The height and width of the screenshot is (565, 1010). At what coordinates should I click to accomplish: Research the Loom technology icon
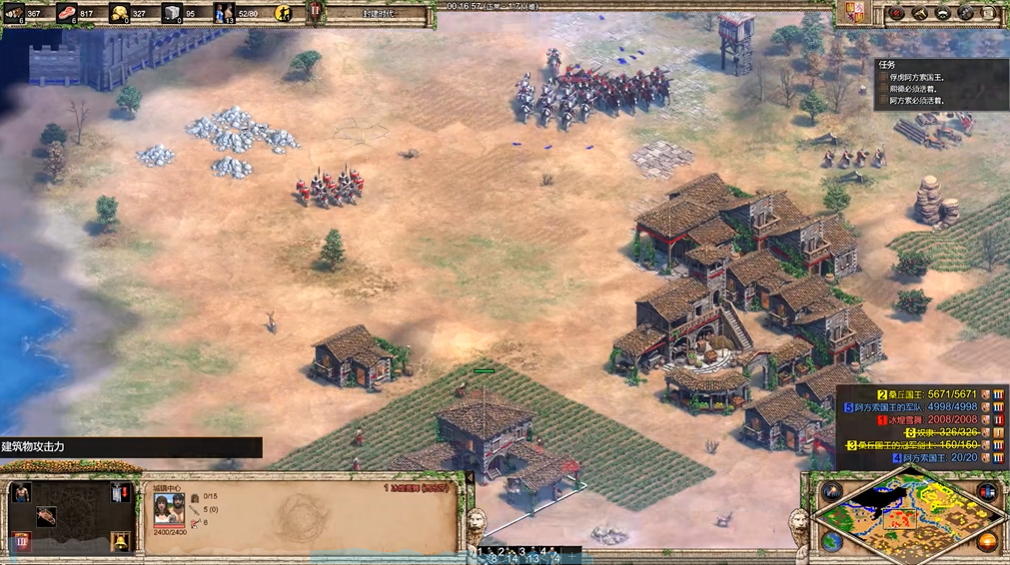click(46, 516)
